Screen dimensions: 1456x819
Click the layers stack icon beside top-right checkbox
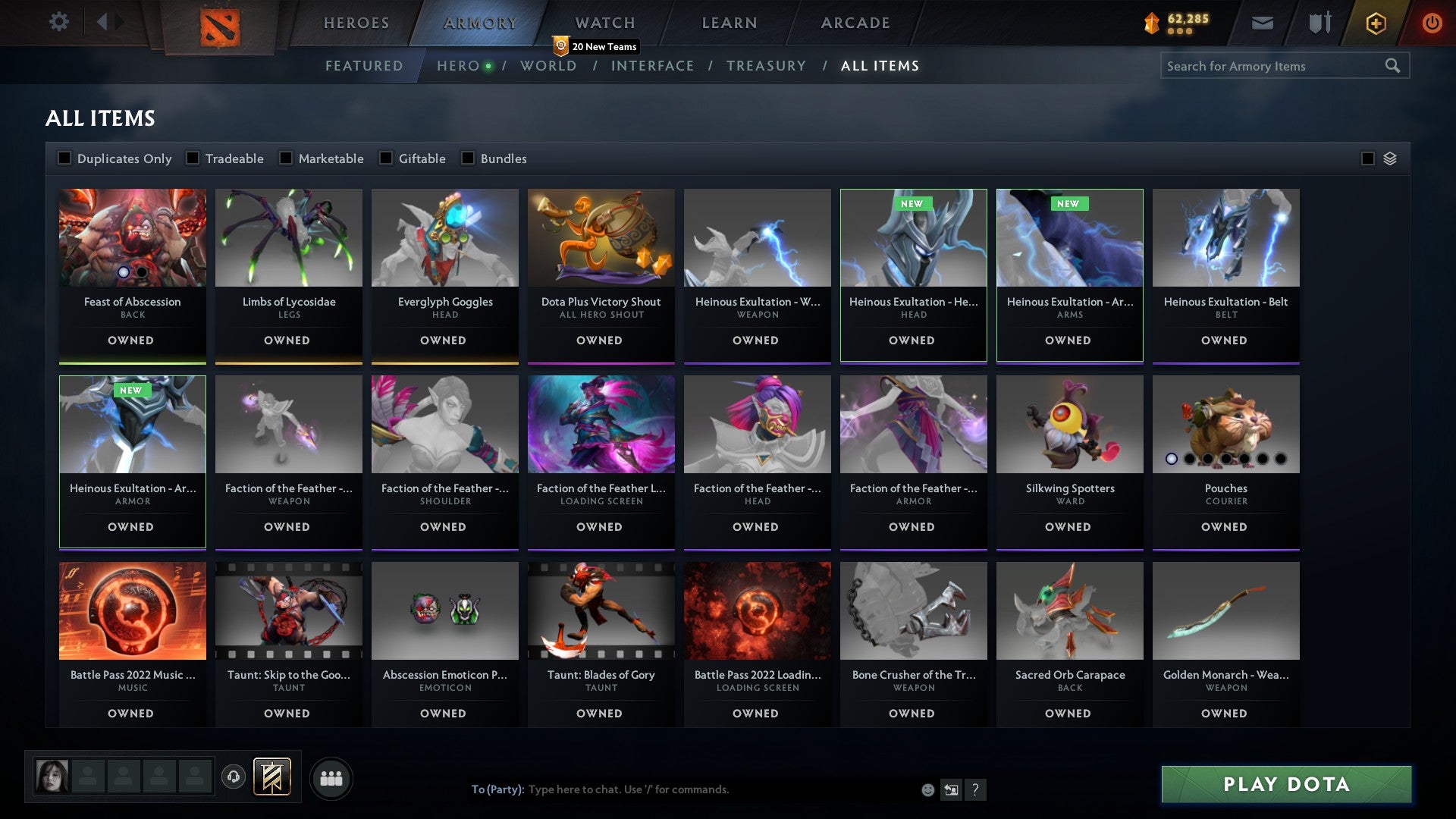pos(1390,158)
